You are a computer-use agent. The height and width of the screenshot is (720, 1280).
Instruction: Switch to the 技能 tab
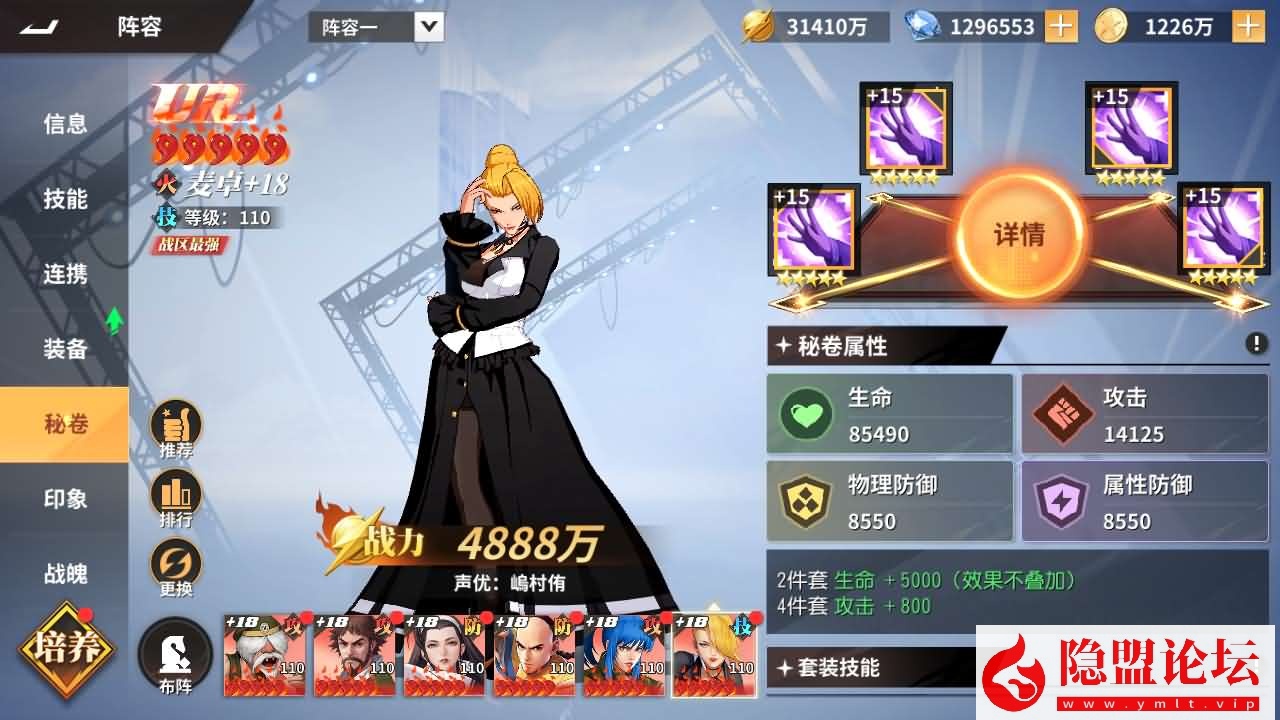(x=63, y=199)
